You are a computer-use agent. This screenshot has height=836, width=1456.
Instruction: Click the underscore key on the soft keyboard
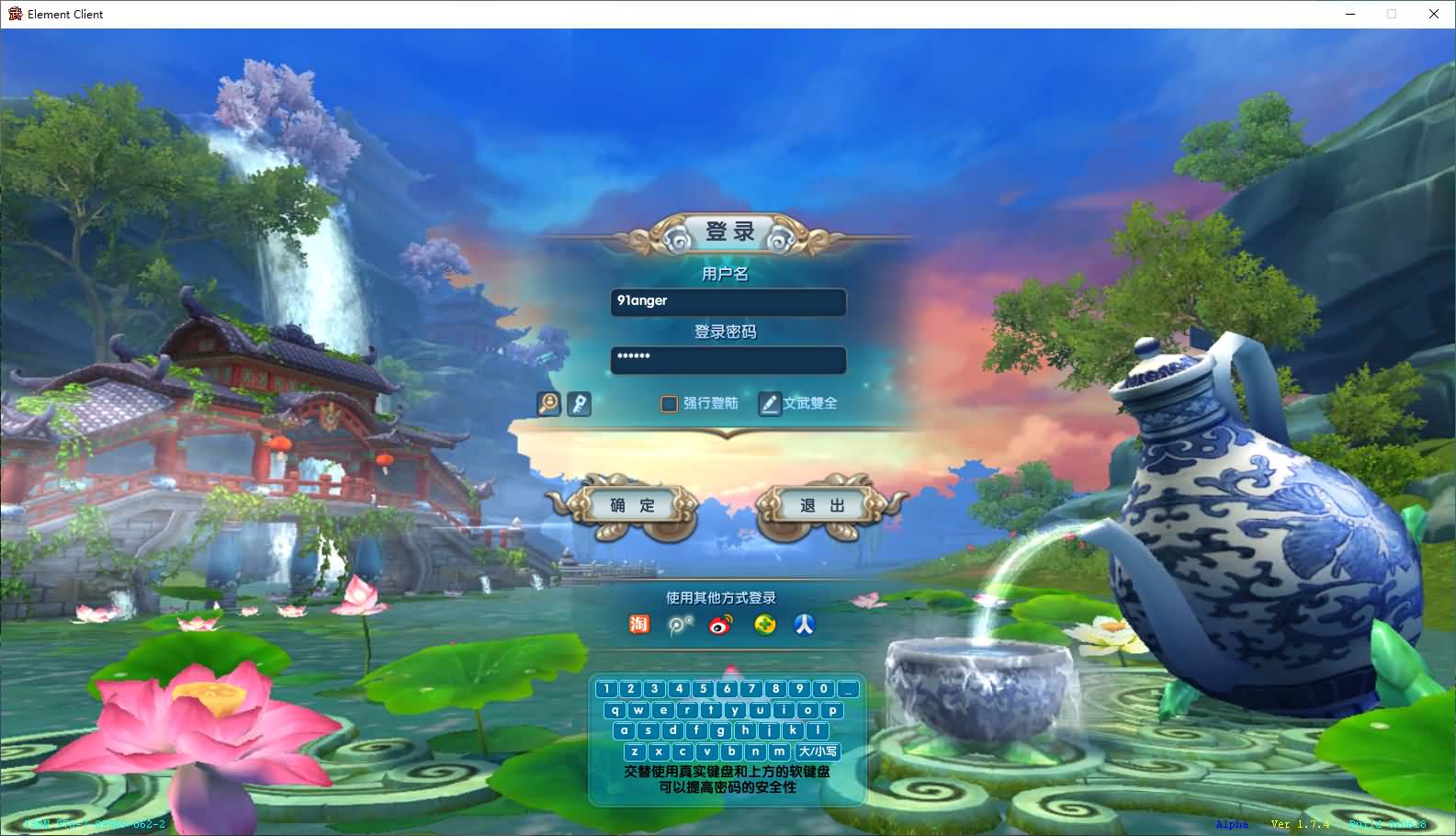(x=847, y=689)
